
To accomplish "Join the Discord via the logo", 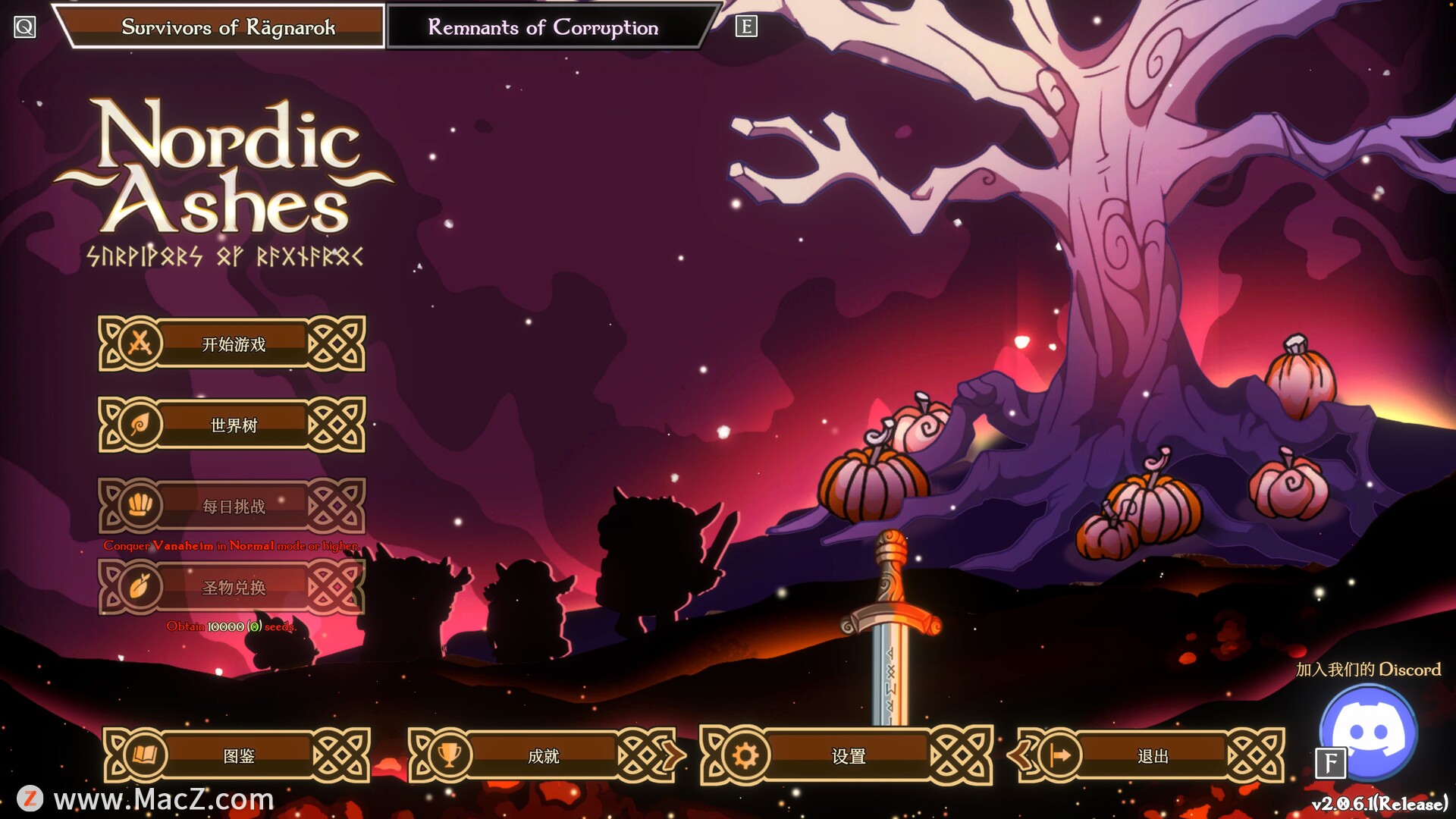I will [1369, 732].
